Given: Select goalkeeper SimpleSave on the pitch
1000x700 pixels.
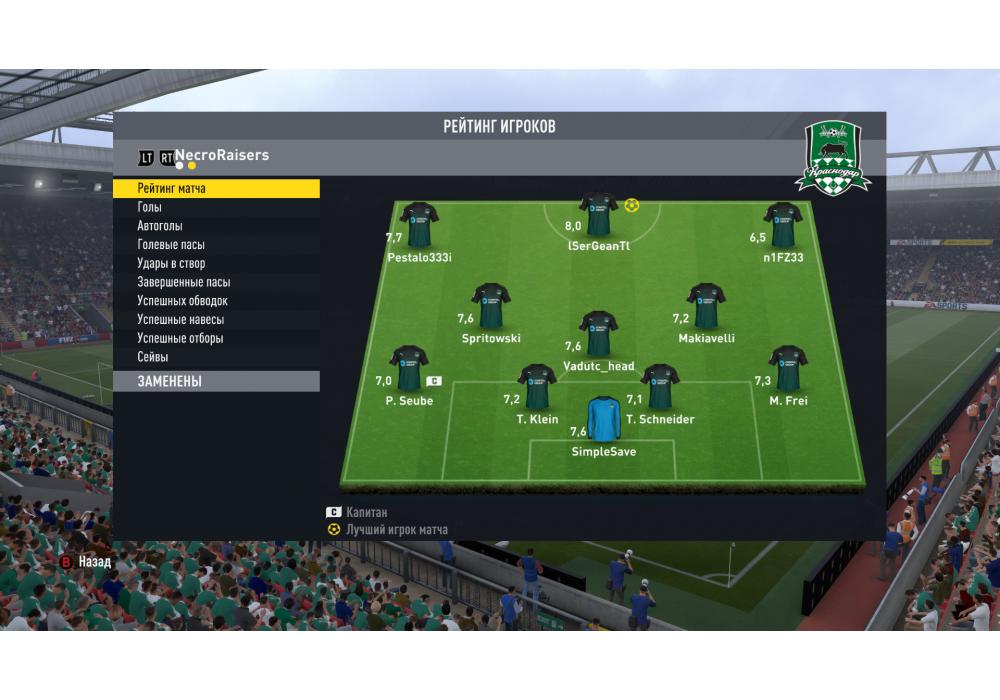Looking at the screenshot, I should coord(603,420).
